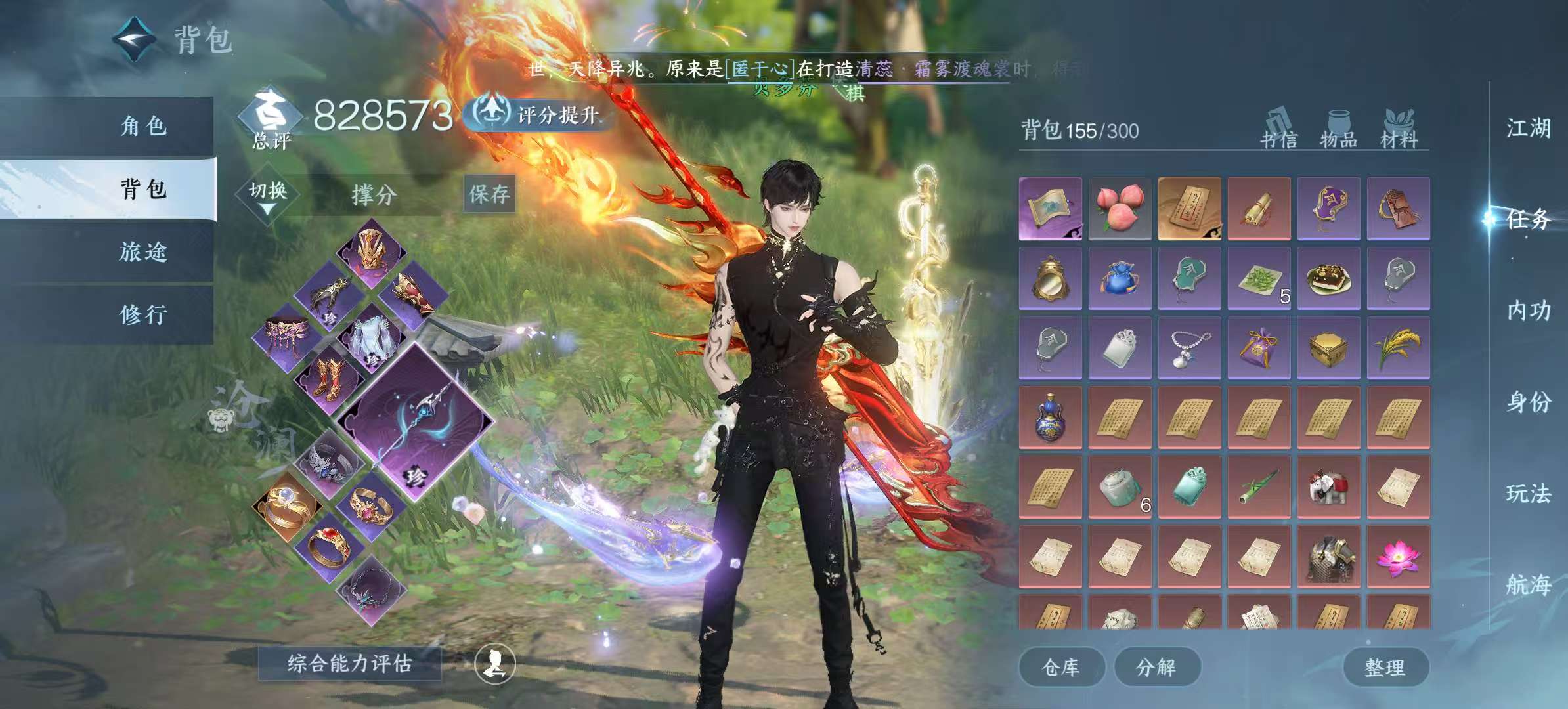Save the loadout with 保存
The height and width of the screenshot is (709, 1568).
click(489, 194)
